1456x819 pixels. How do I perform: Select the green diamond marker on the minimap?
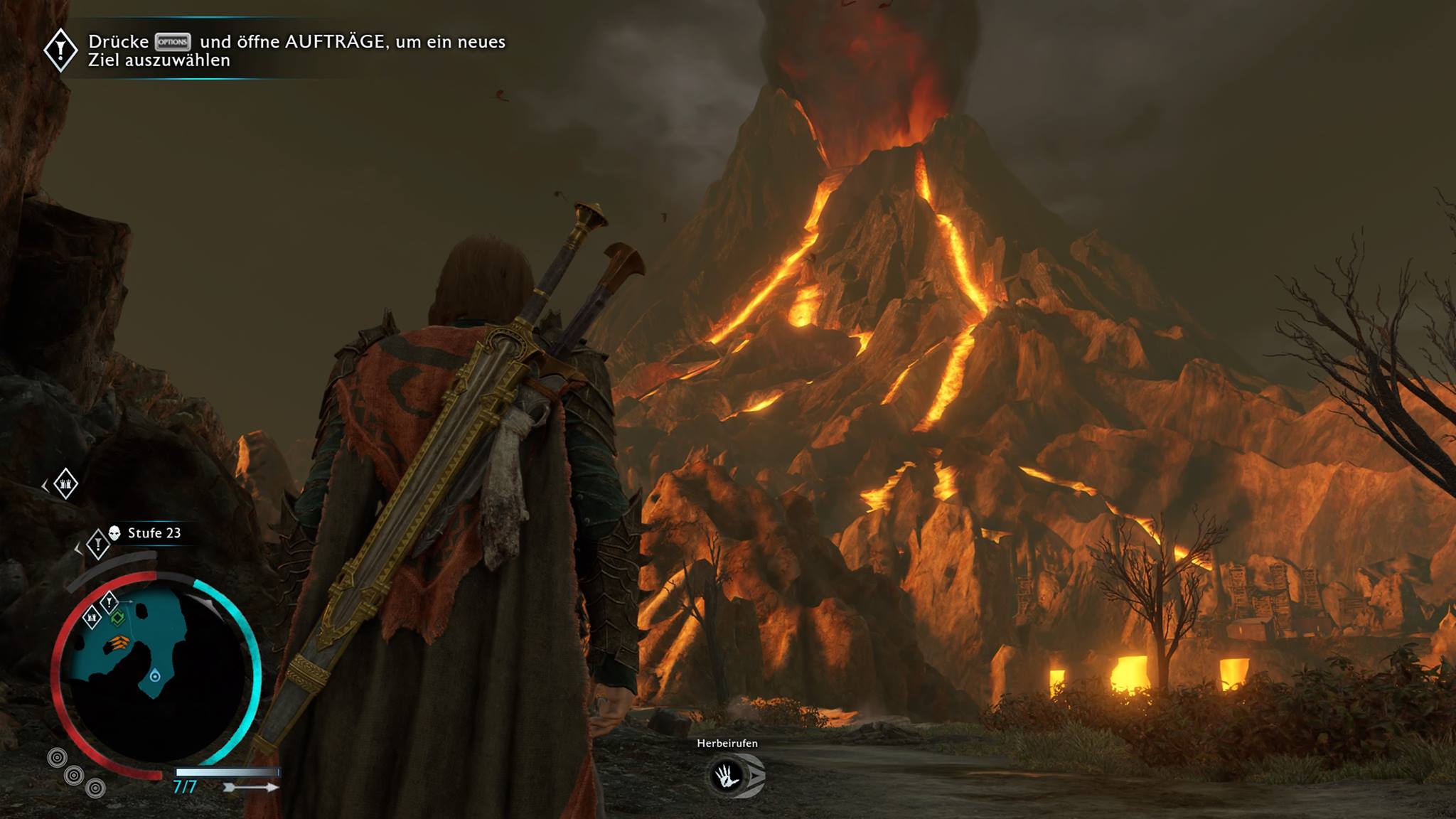(x=117, y=618)
